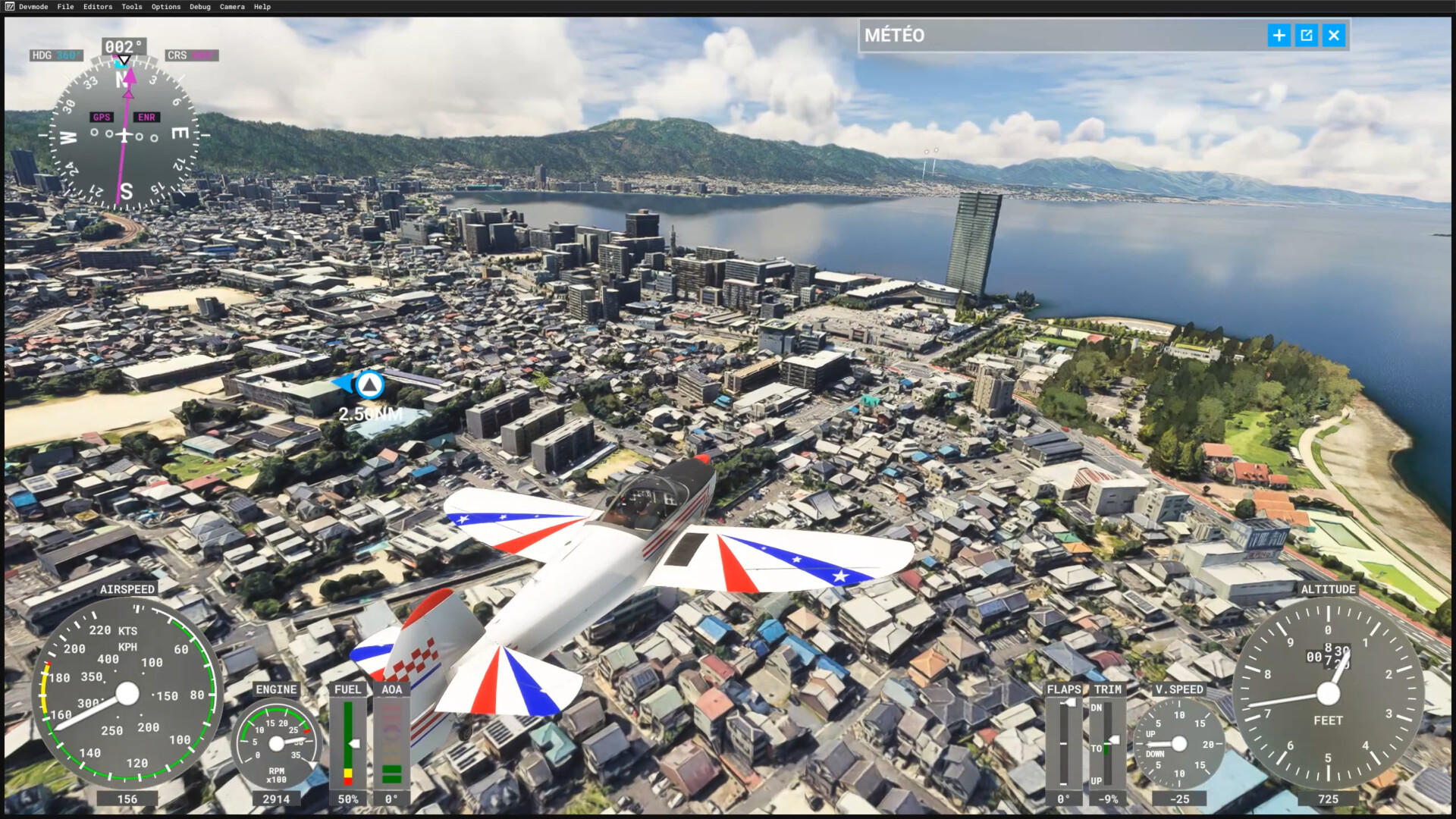Screen dimensions: 1456x819
Task: Click the Météo panel title bar
Action: (x=1062, y=36)
